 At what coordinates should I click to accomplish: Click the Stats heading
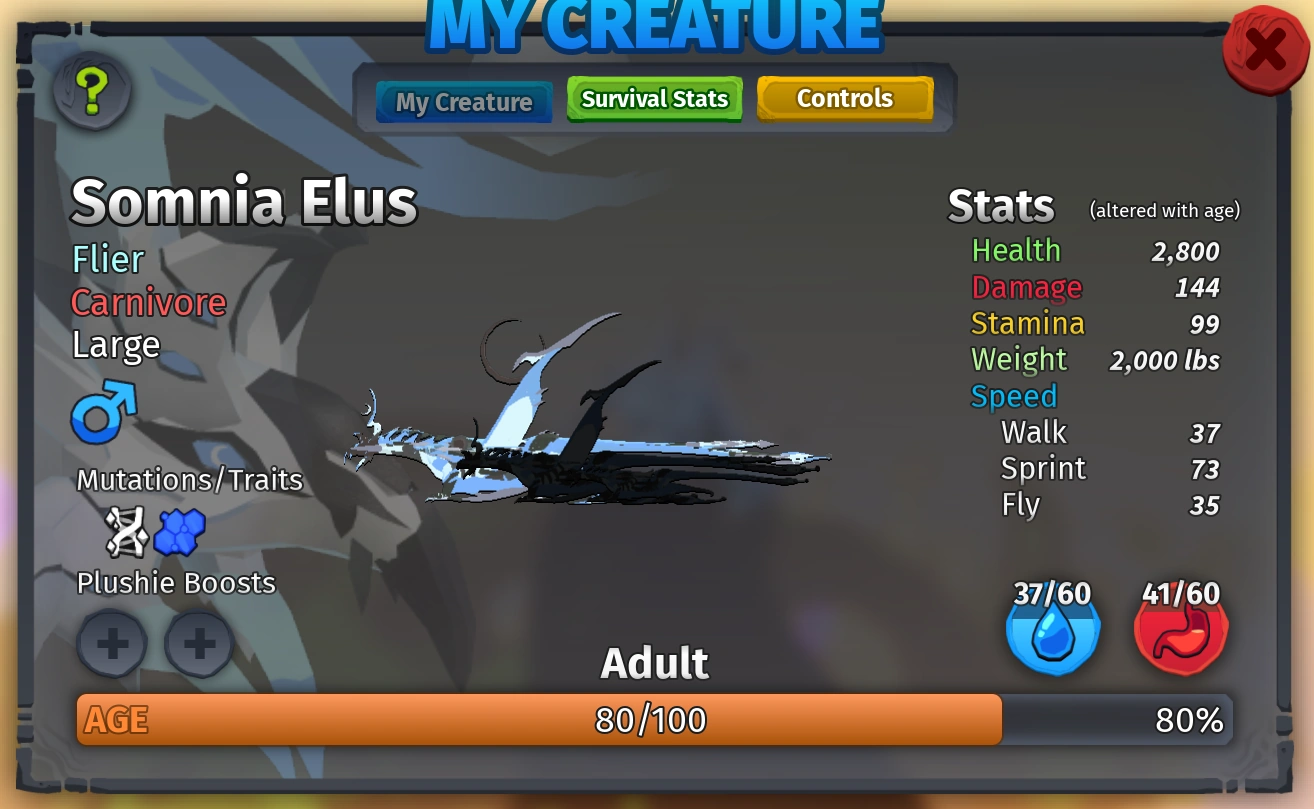coord(1000,206)
